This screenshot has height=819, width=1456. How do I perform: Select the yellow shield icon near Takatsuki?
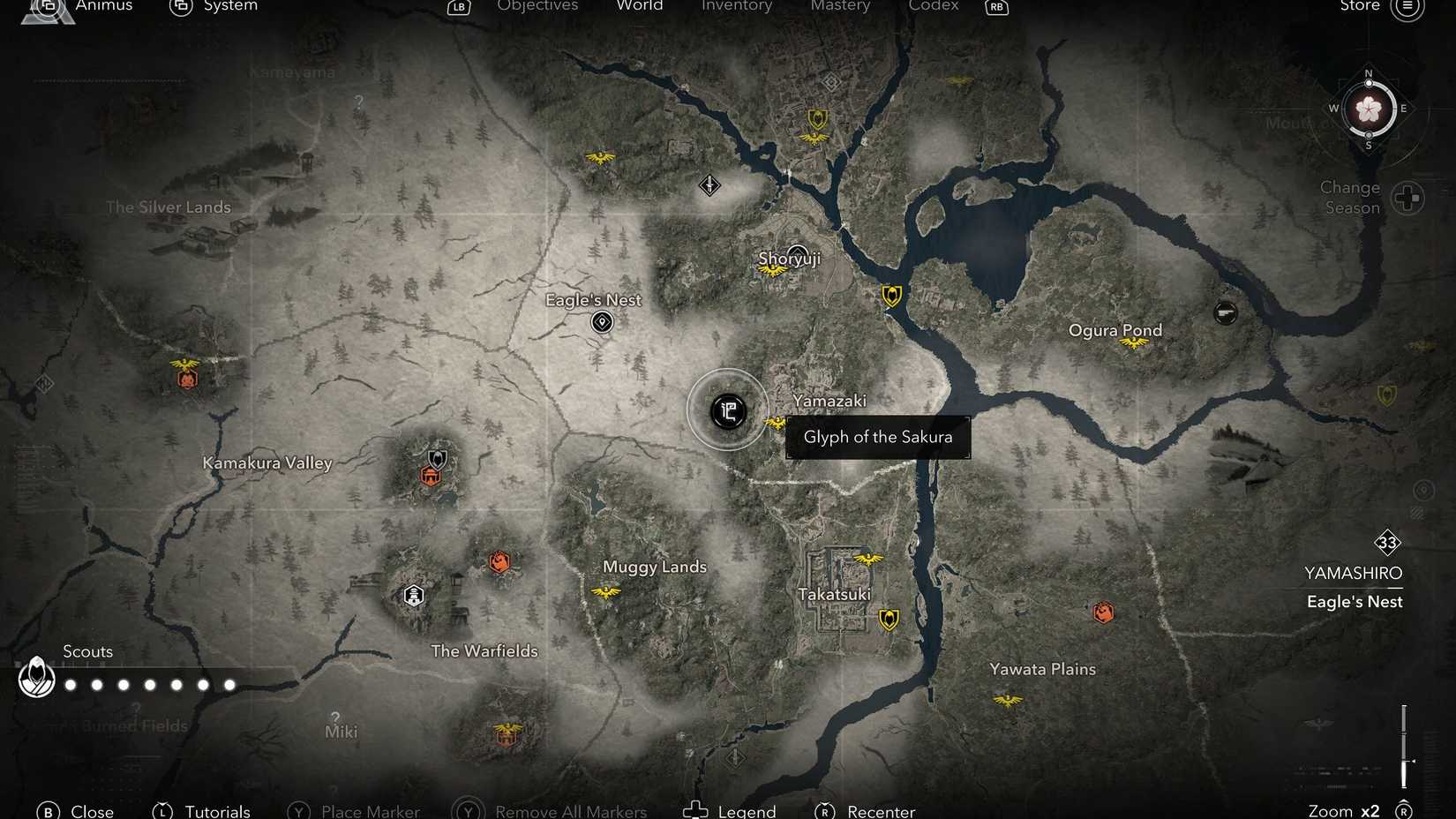889,620
